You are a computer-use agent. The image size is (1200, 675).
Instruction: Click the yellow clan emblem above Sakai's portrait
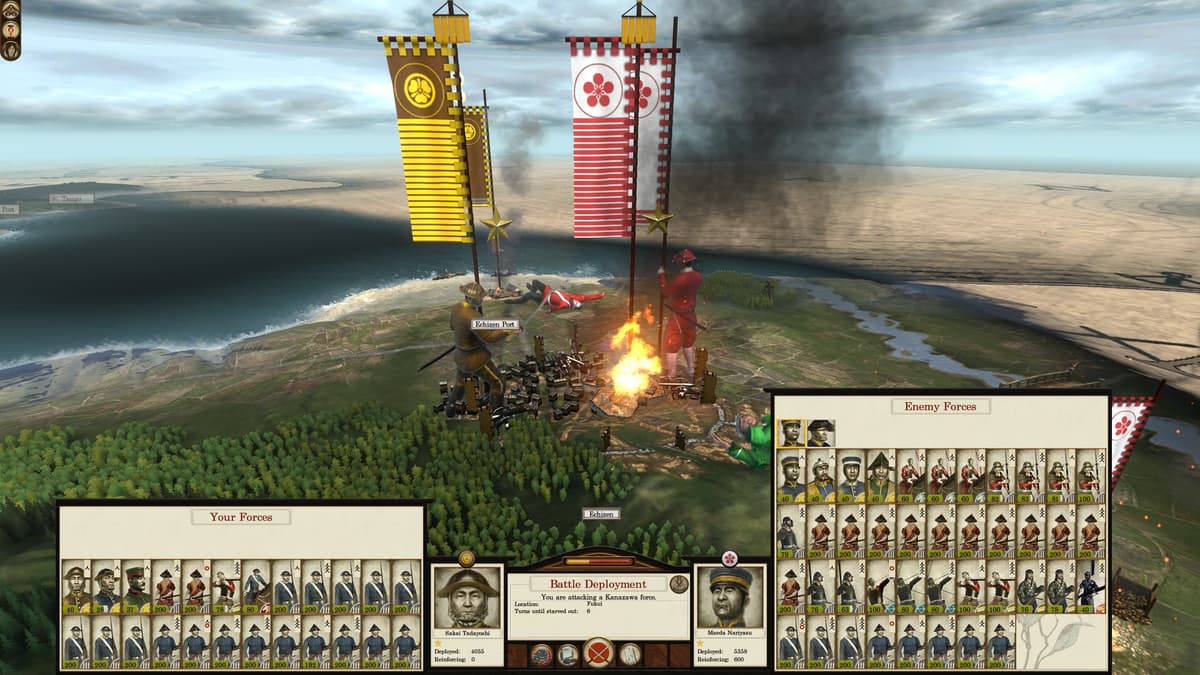click(466, 558)
